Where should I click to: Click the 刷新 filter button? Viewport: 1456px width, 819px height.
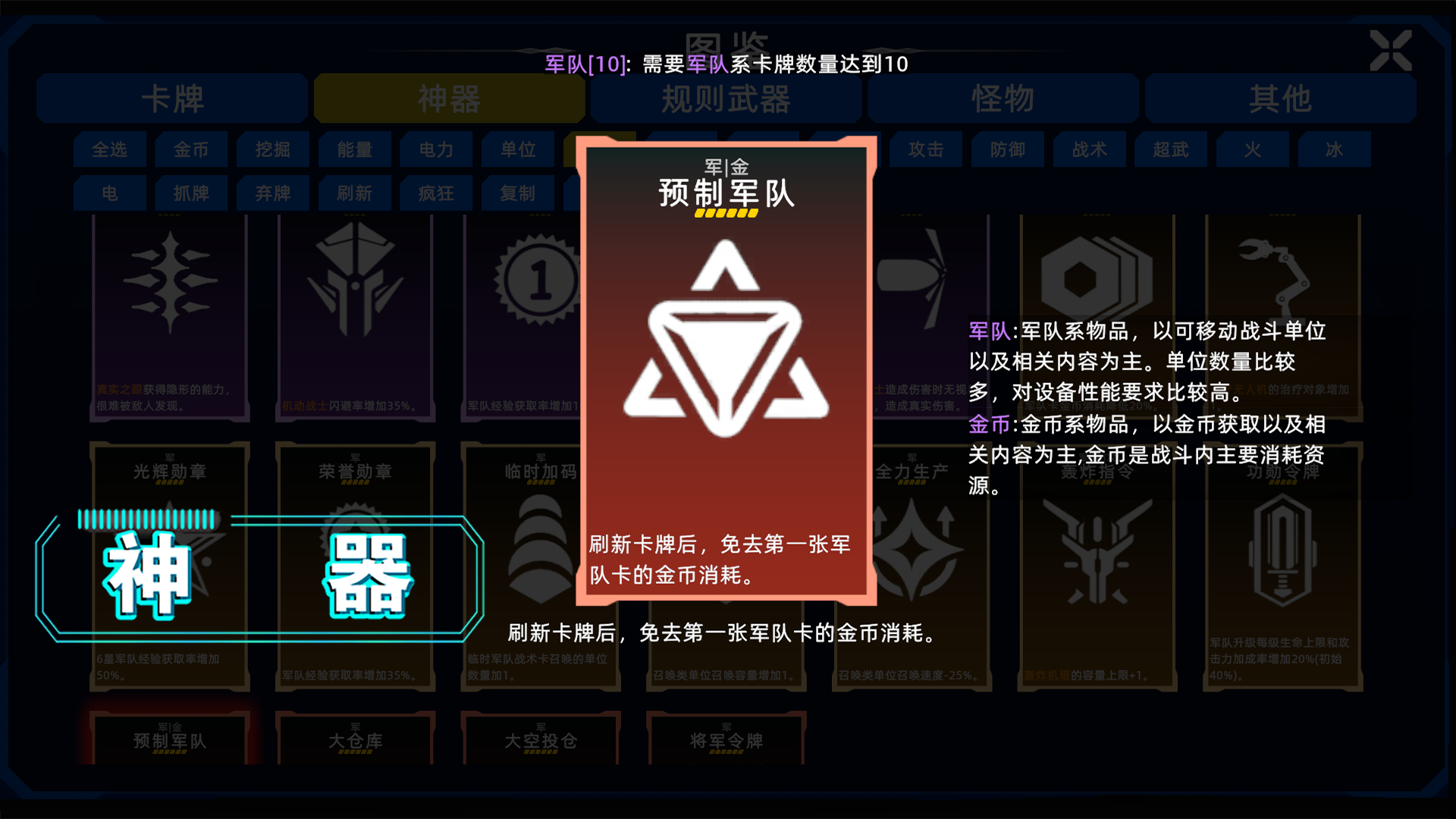coord(354,193)
